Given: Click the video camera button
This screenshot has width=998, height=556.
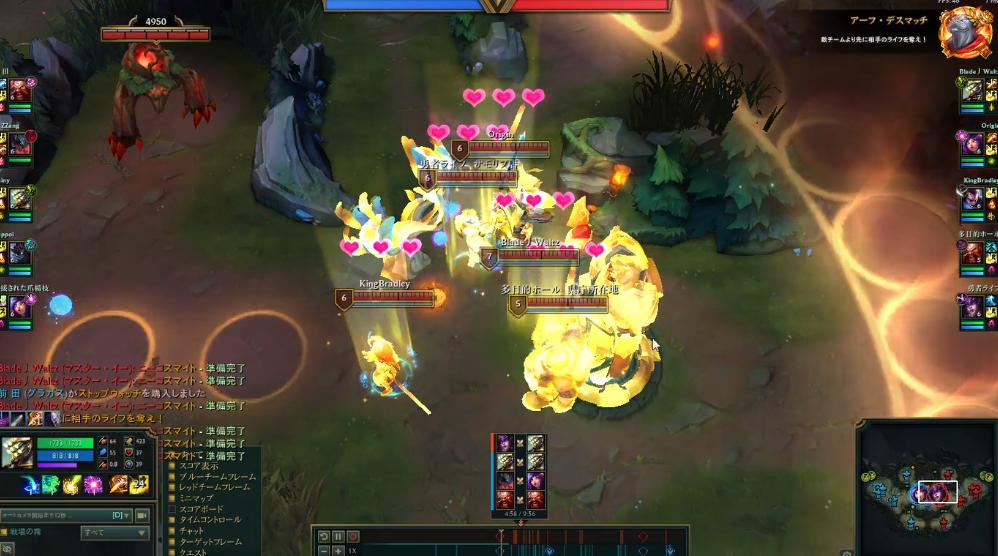Looking at the screenshot, I should click(x=142, y=515).
